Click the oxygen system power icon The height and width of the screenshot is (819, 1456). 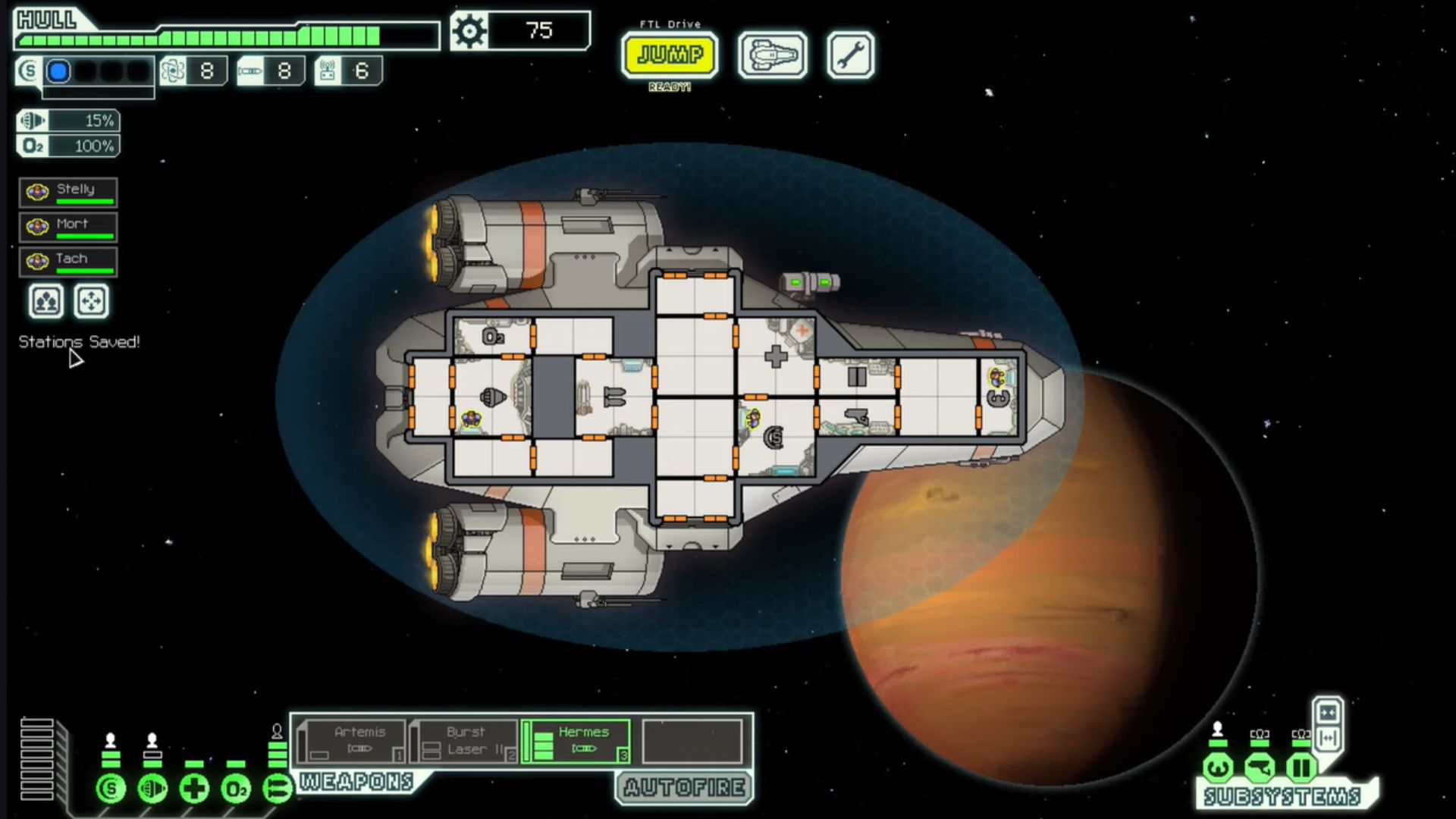tap(235, 789)
